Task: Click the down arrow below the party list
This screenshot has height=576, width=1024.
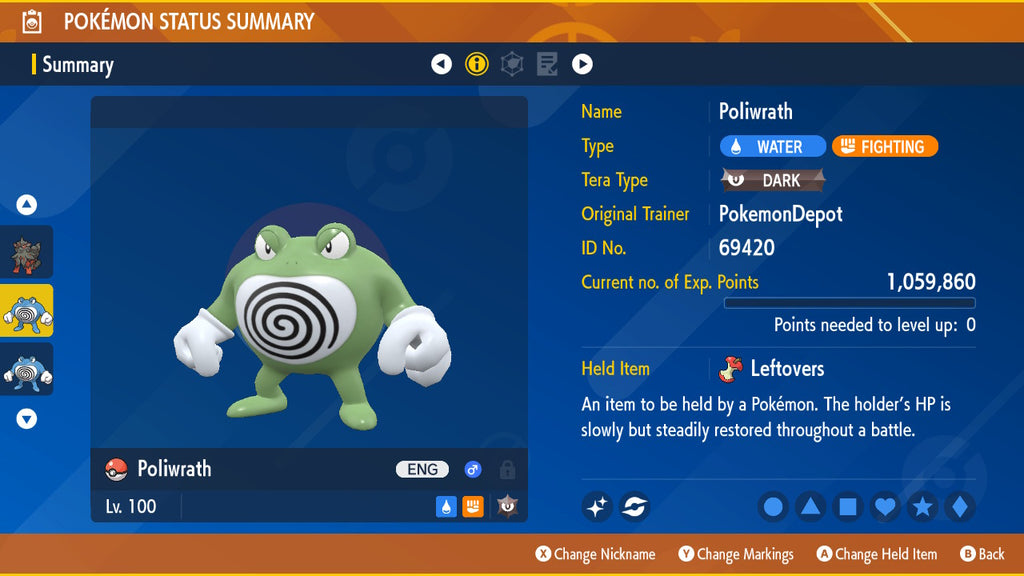Action: (x=27, y=419)
